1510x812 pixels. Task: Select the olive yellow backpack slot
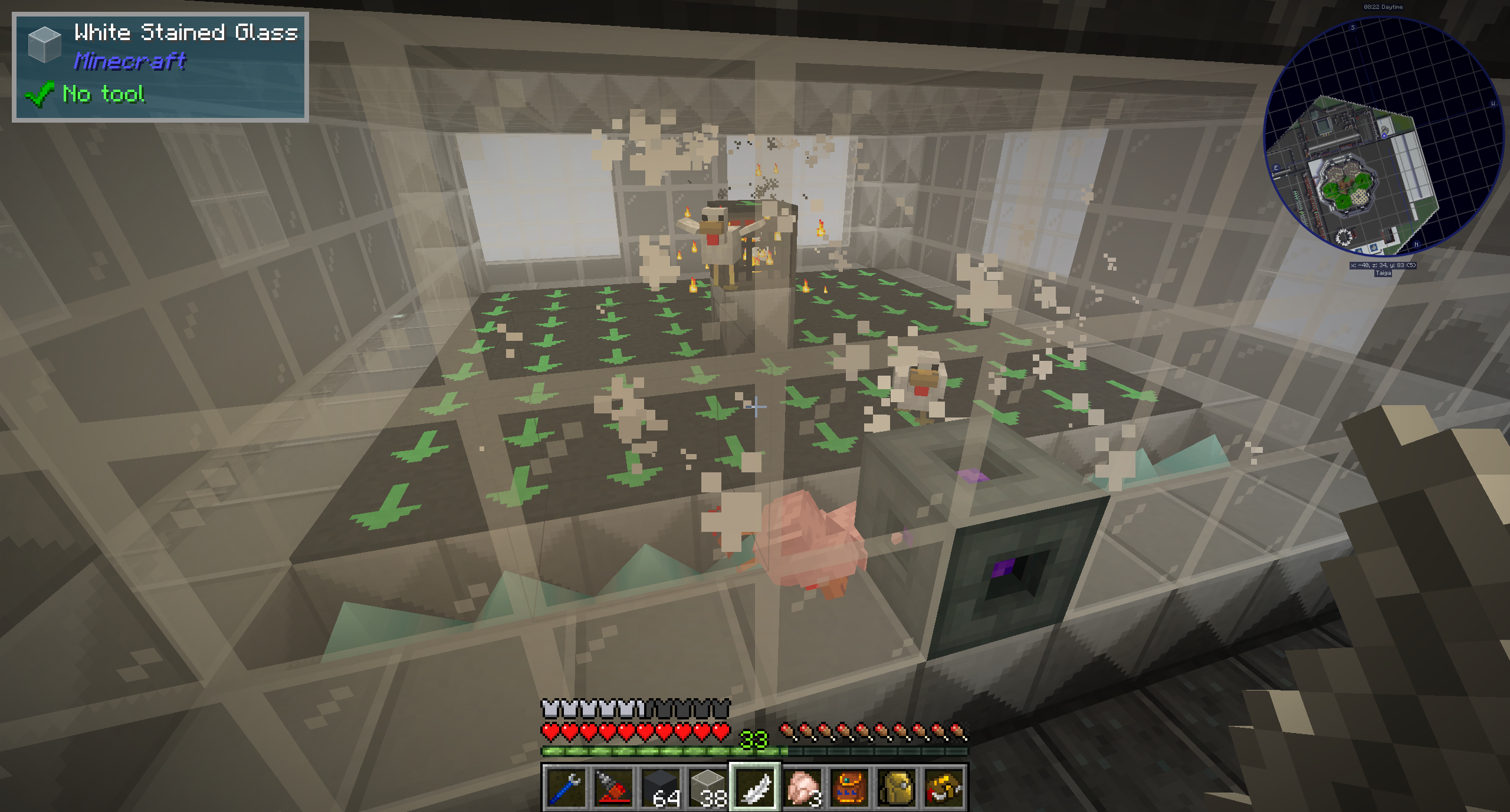pyautogui.click(x=897, y=787)
